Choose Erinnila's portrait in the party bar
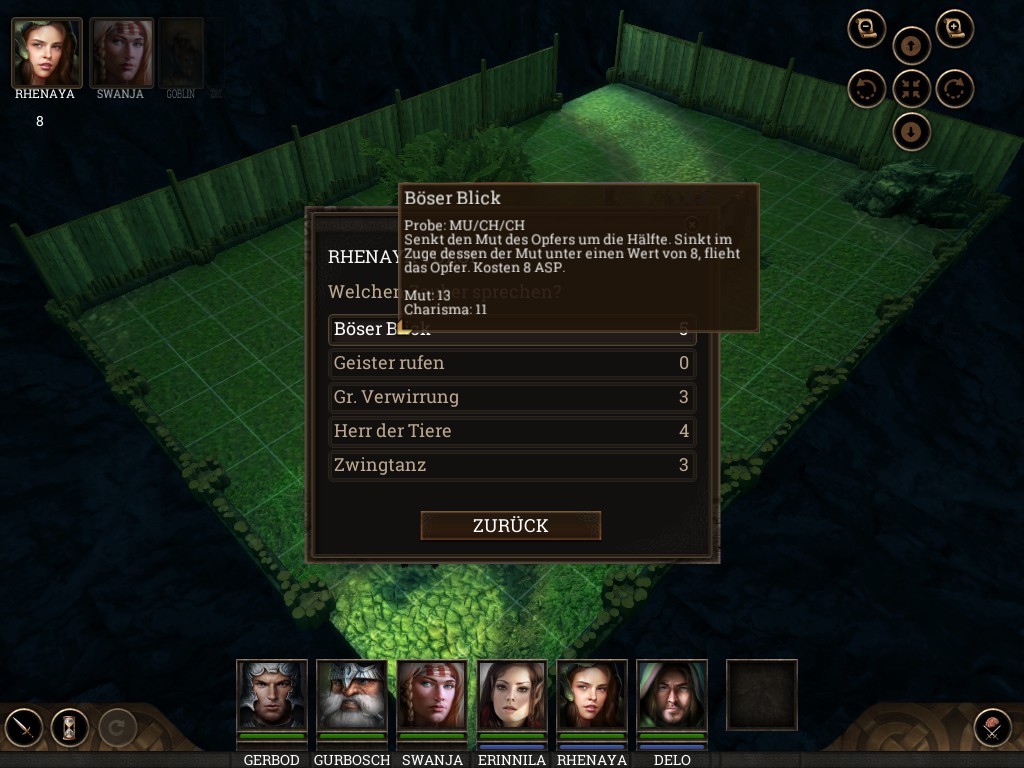Viewport: 1024px width, 768px height. pos(512,695)
